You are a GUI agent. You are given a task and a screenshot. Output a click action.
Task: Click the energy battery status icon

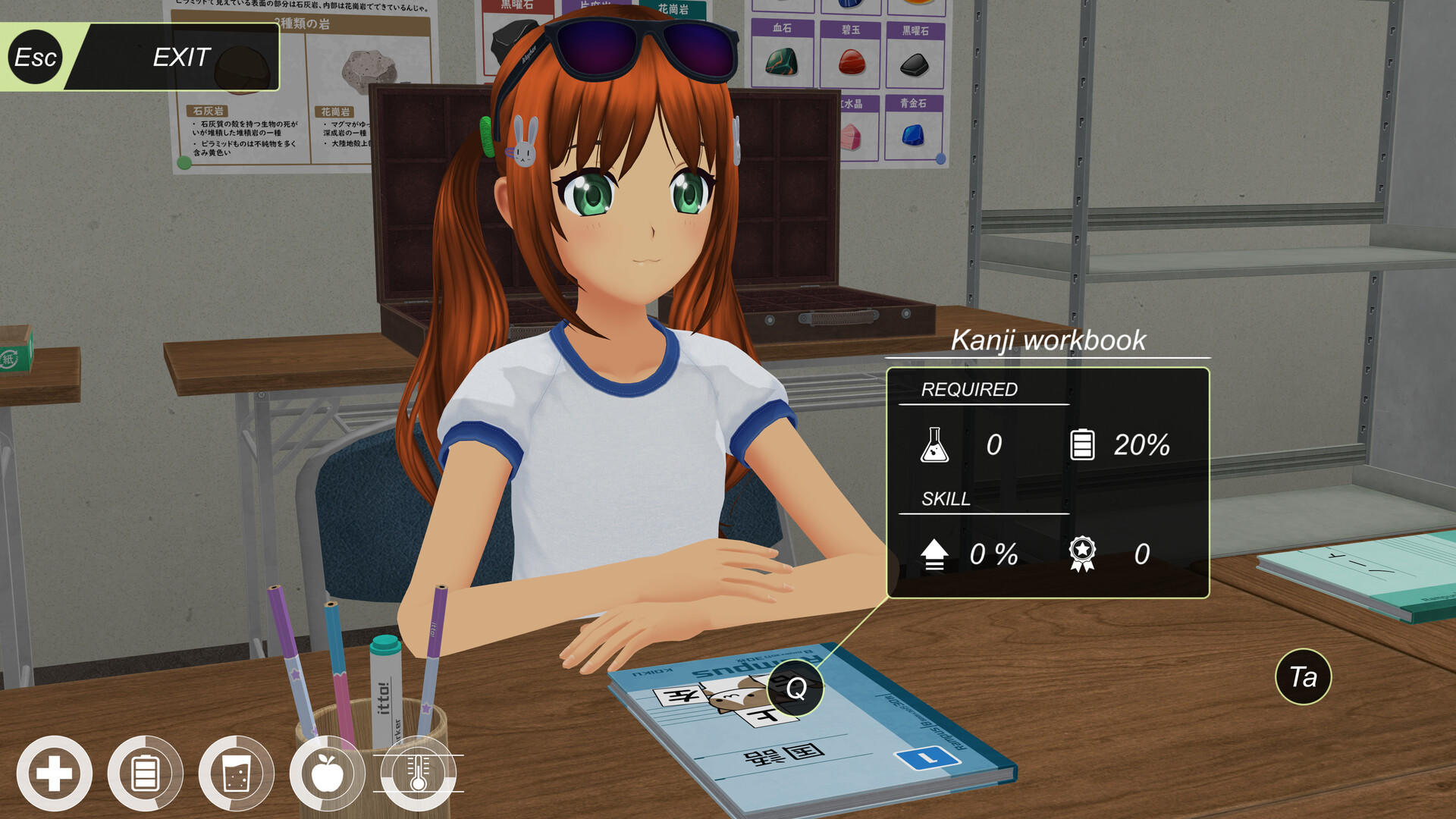[x=146, y=773]
